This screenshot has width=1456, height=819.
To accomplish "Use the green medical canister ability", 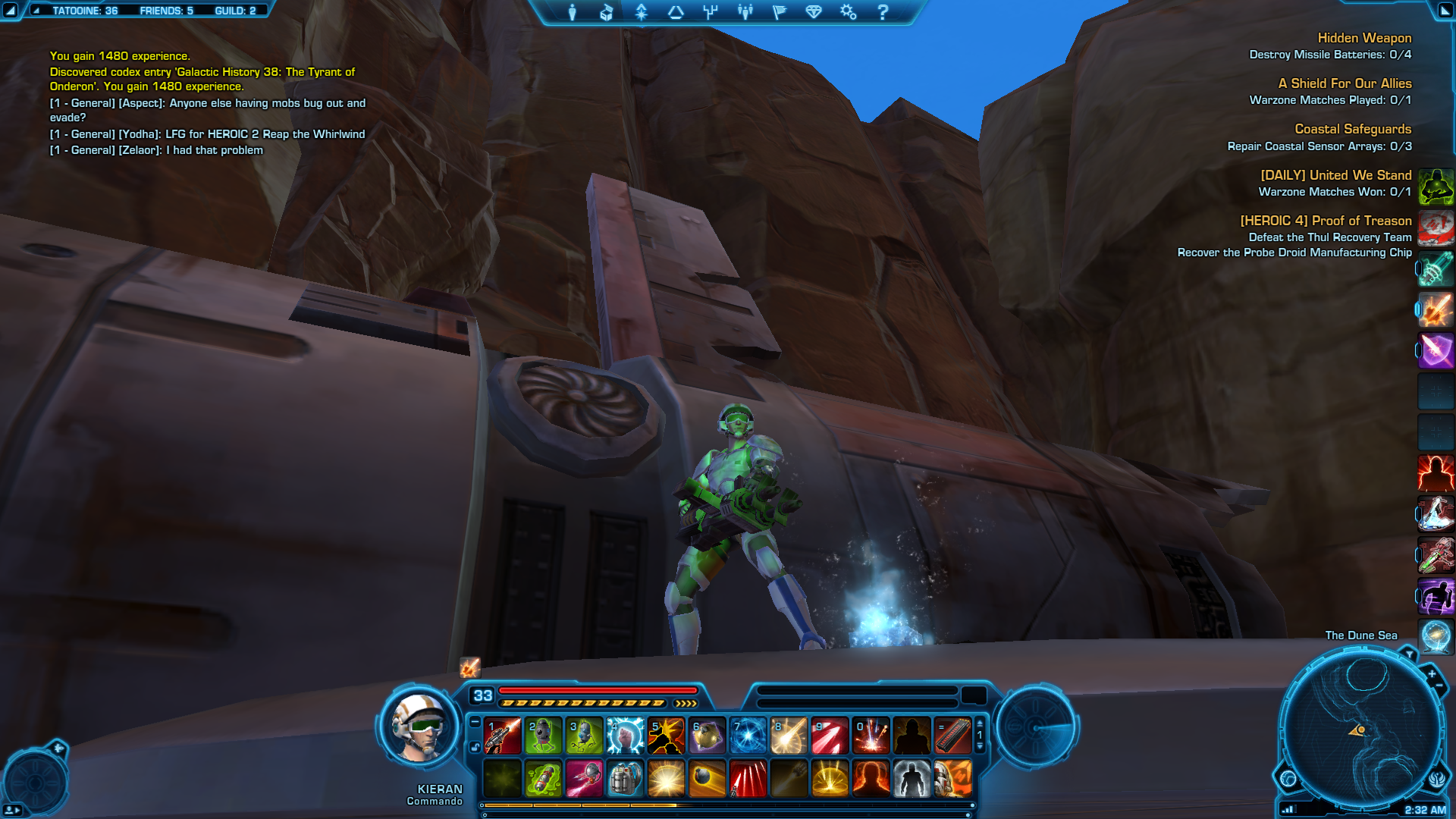I will coord(543,778).
